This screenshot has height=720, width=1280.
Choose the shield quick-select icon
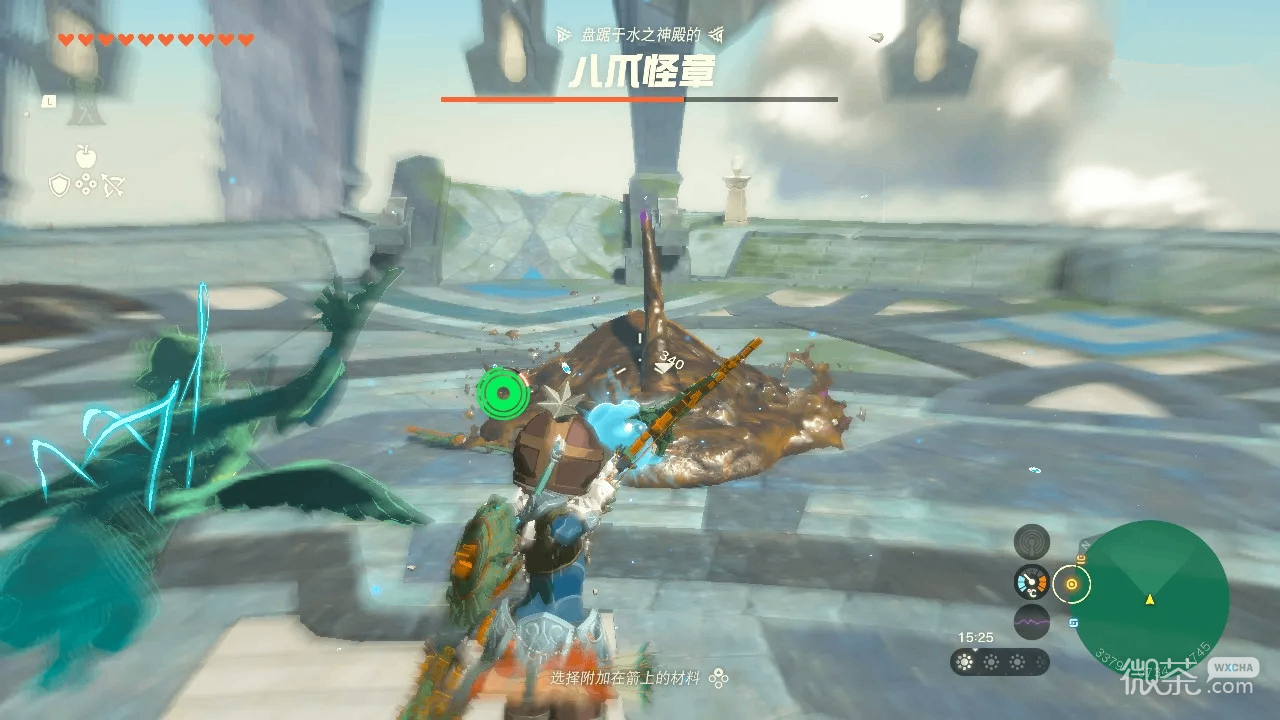point(59,185)
